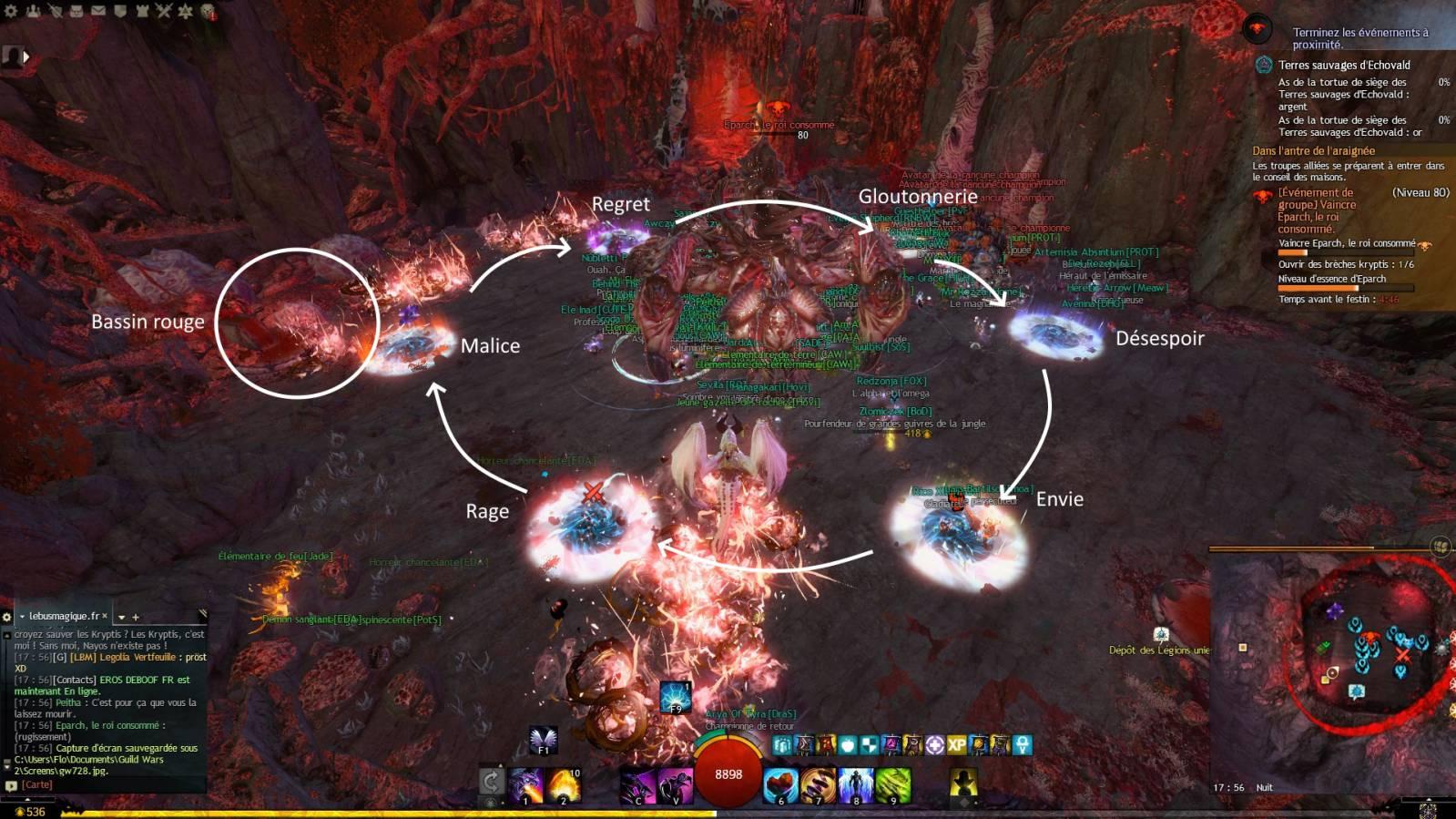This screenshot has height=819, width=1456.
Task: Close the lebusmagique.fr chat tab
Action: coord(105,616)
